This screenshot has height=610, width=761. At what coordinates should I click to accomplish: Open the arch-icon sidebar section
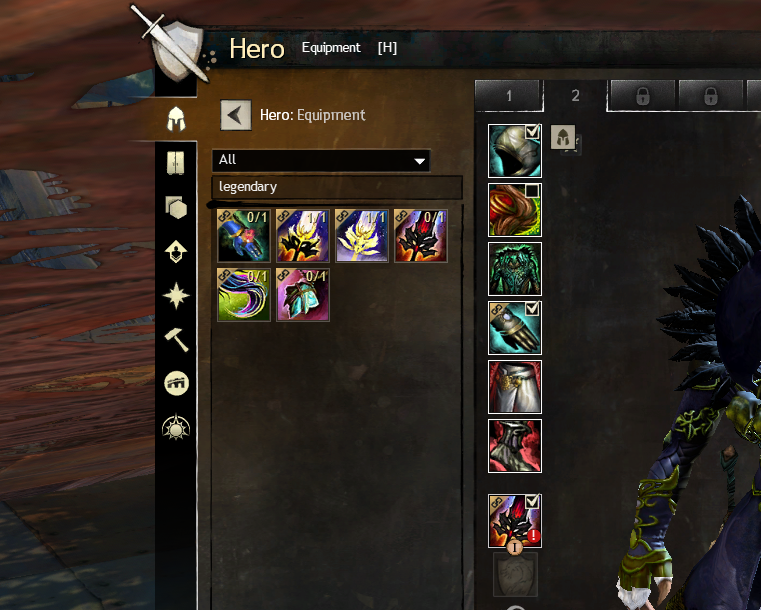[x=176, y=383]
